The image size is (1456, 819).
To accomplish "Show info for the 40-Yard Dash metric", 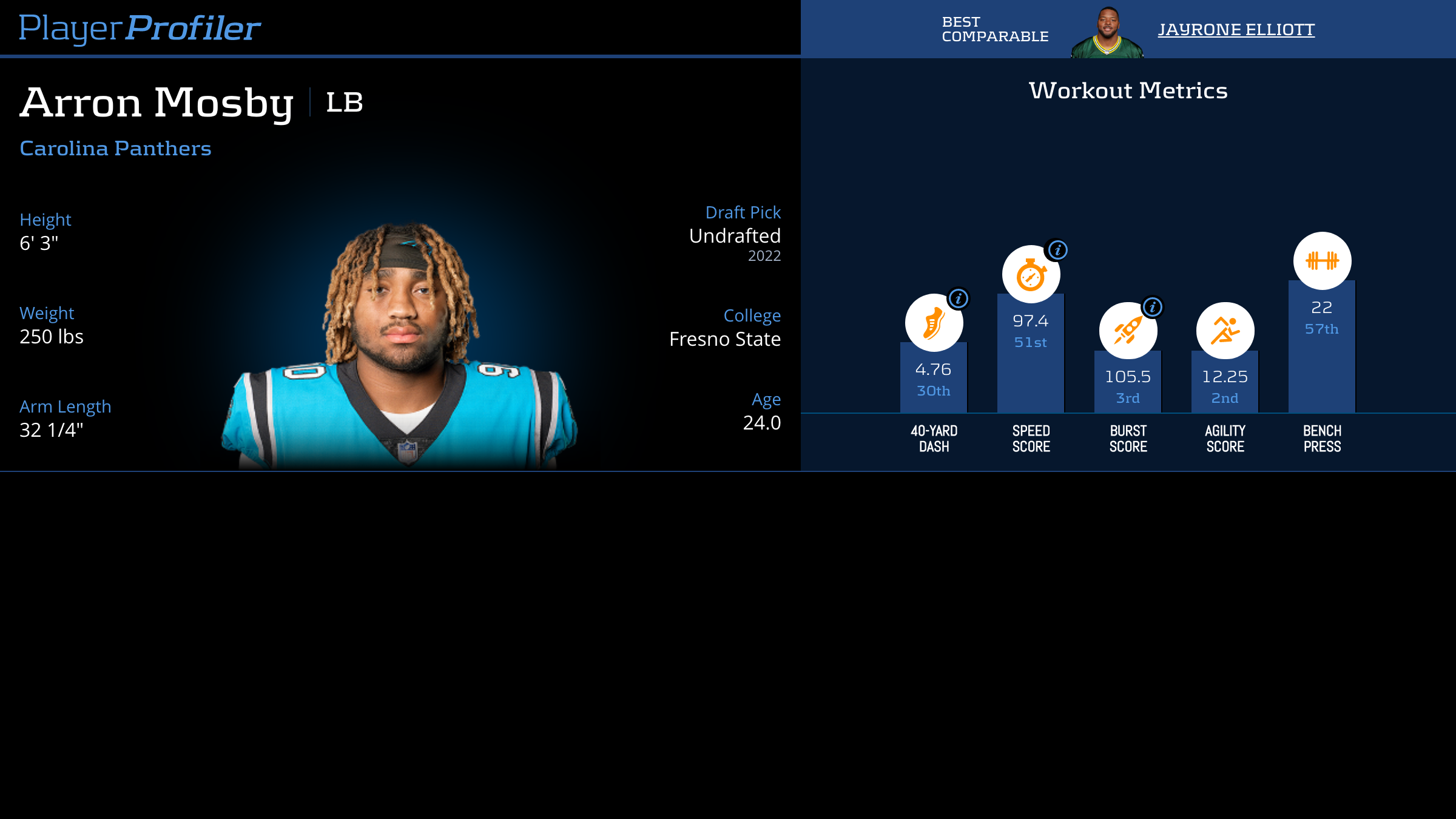I will pyautogui.click(x=959, y=298).
